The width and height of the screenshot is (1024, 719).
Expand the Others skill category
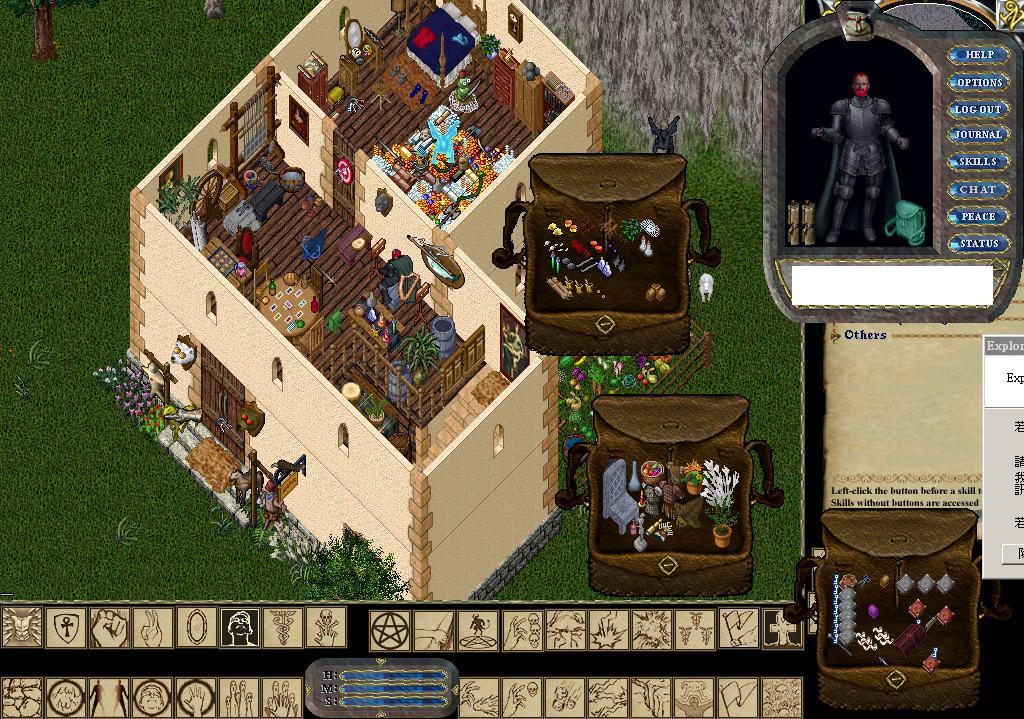point(865,335)
